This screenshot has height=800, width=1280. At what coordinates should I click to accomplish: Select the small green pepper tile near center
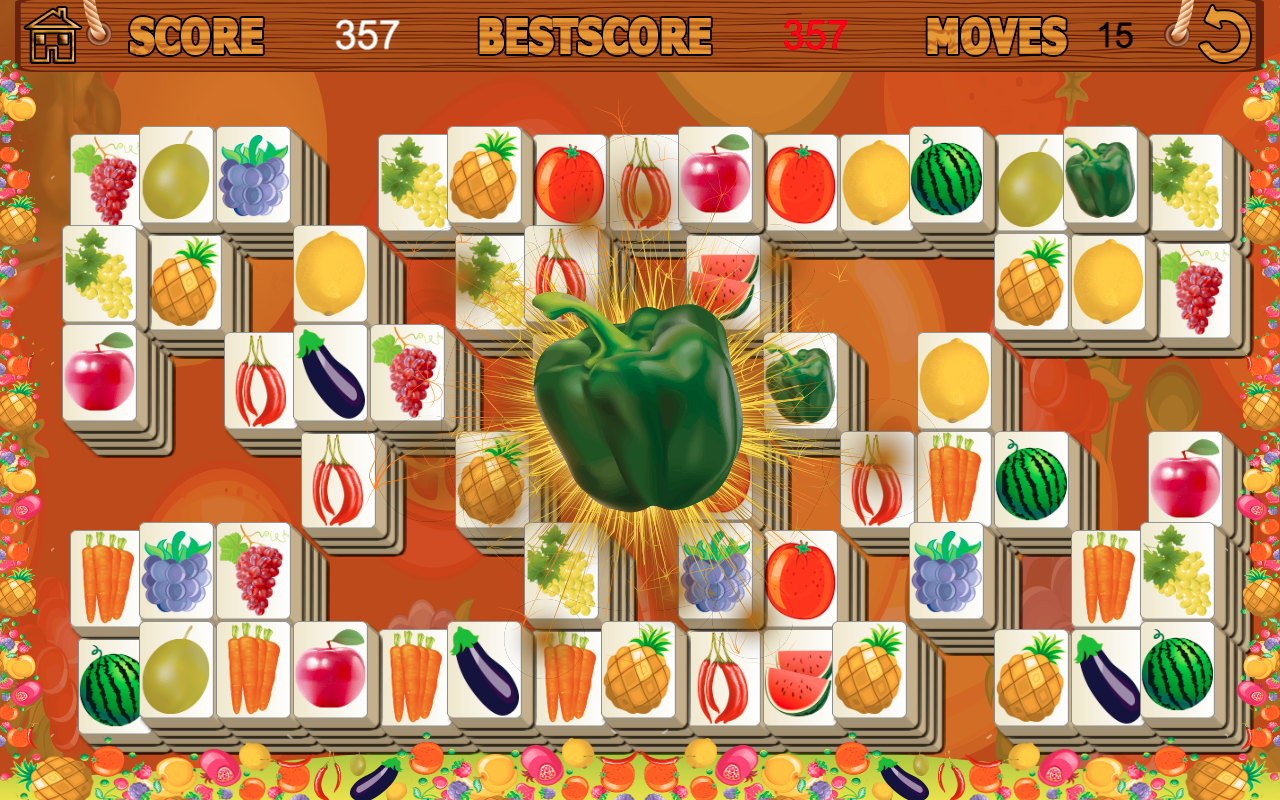point(800,383)
